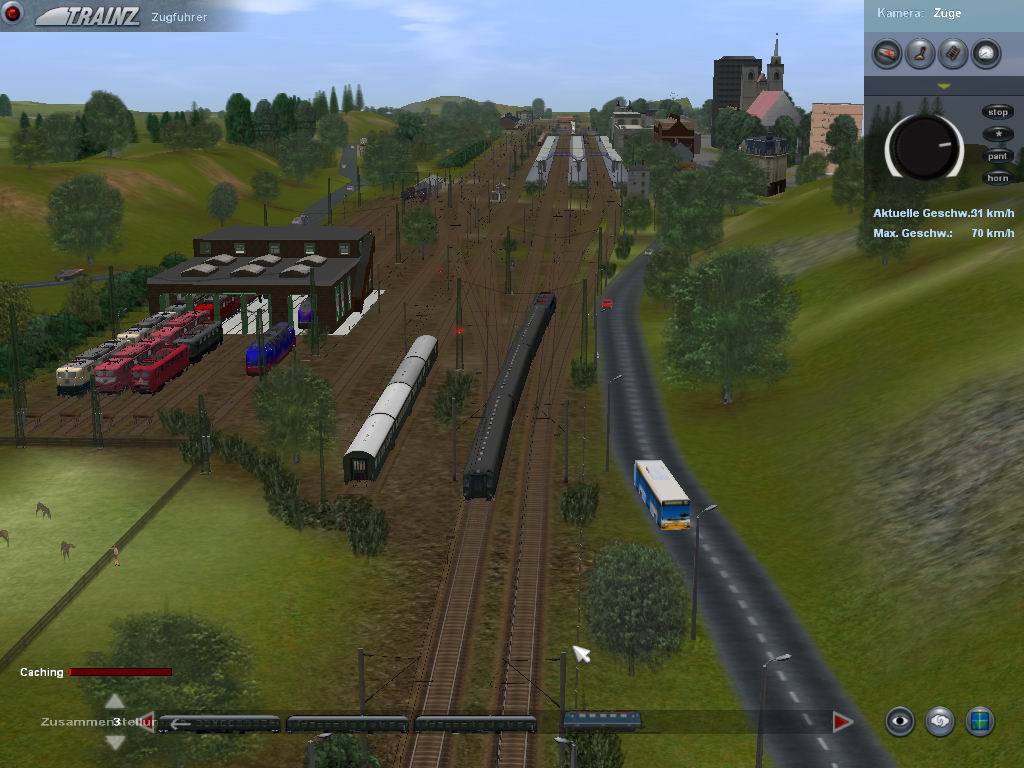
Task: Step the consist number down
Action: tap(115, 741)
